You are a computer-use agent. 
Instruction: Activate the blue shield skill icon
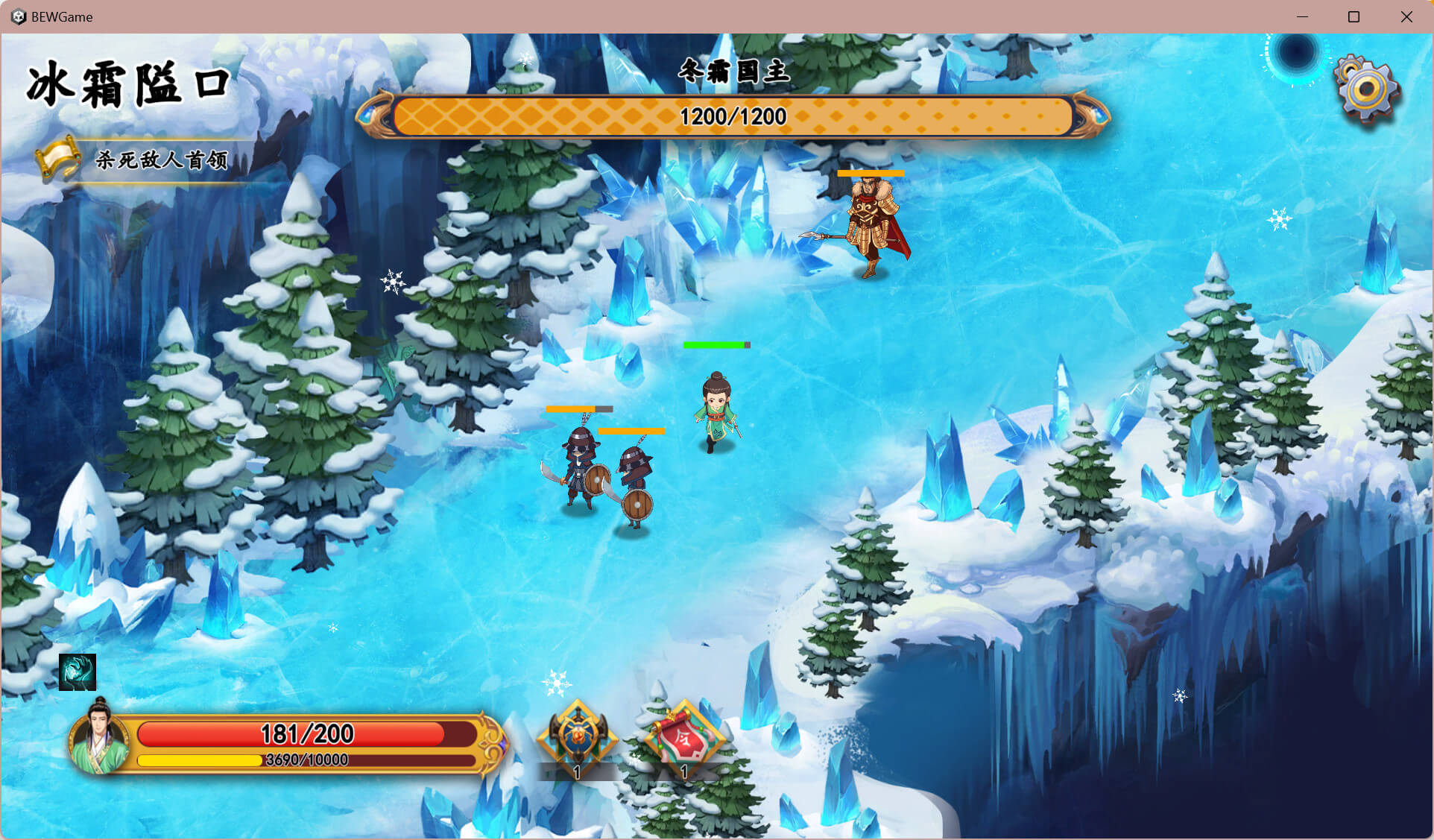pyautogui.click(x=578, y=736)
